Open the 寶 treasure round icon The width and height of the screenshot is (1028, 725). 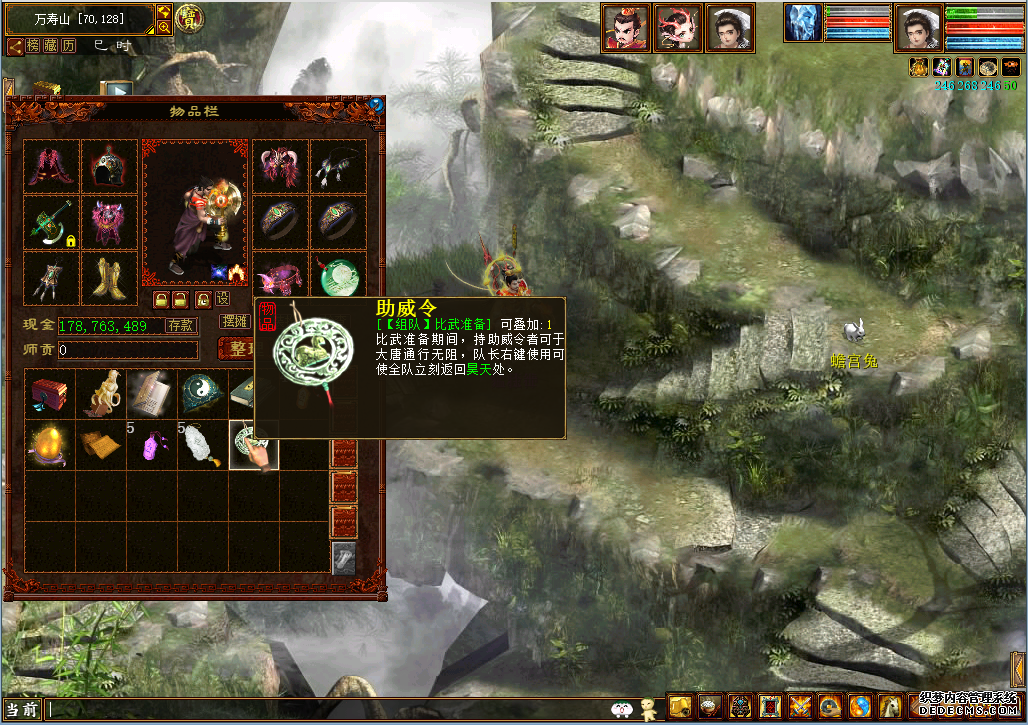[x=187, y=18]
